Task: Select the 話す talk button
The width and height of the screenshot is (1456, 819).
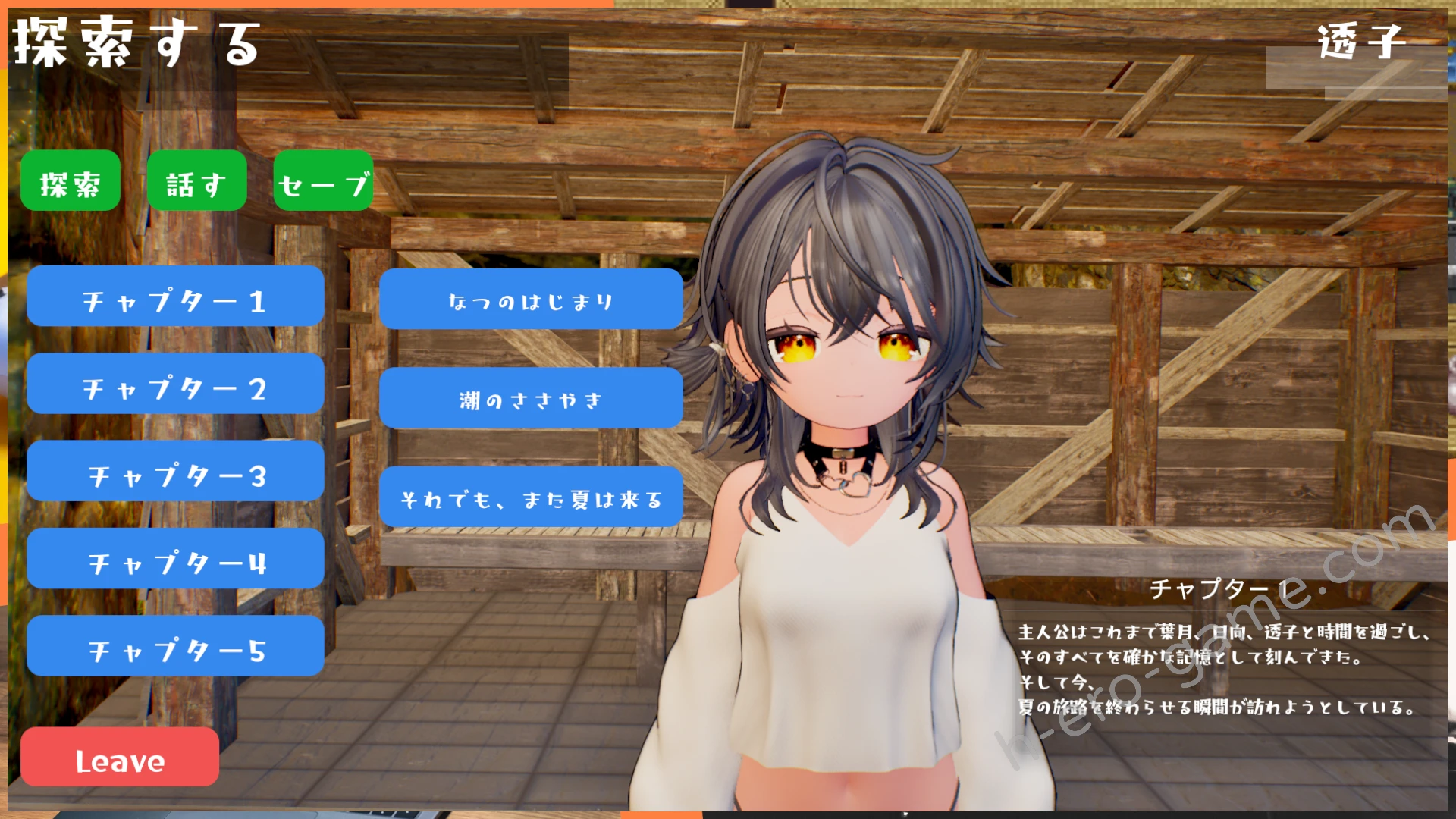Action: [x=196, y=181]
